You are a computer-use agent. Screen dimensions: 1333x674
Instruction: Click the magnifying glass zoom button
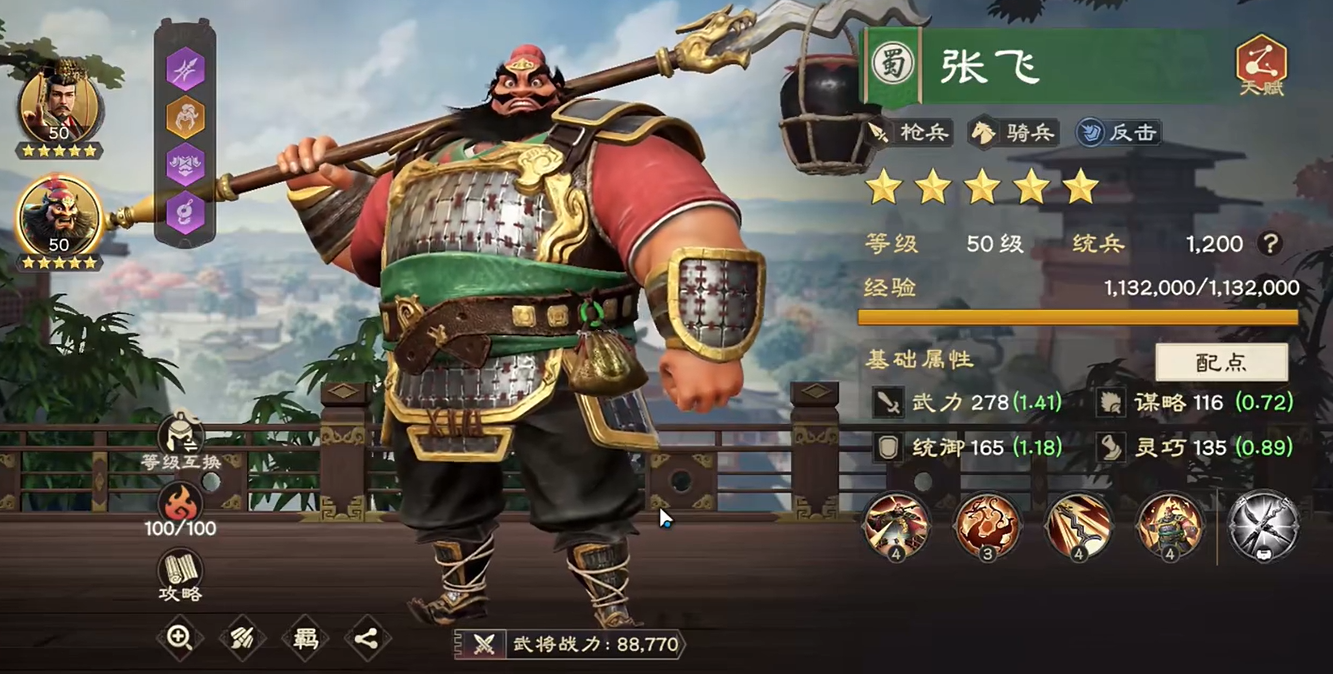pos(180,638)
